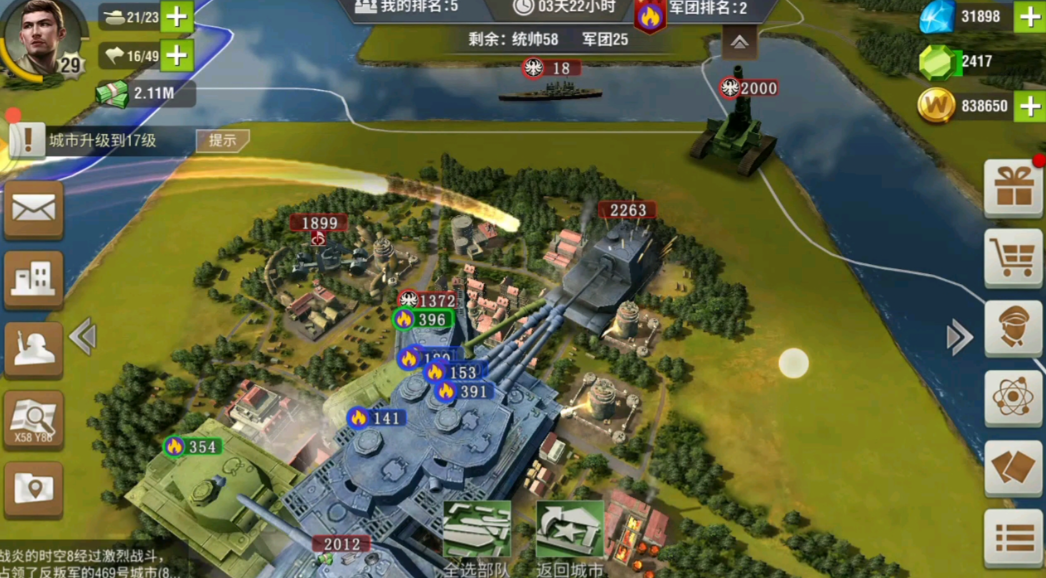Open the mail envelope inbox
Screen dimensions: 1046x578
[33, 210]
